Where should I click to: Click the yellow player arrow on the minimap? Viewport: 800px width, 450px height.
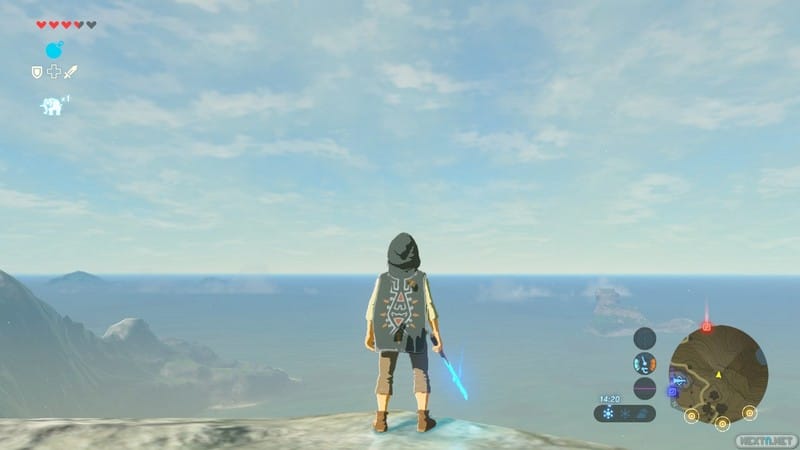[718, 373]
